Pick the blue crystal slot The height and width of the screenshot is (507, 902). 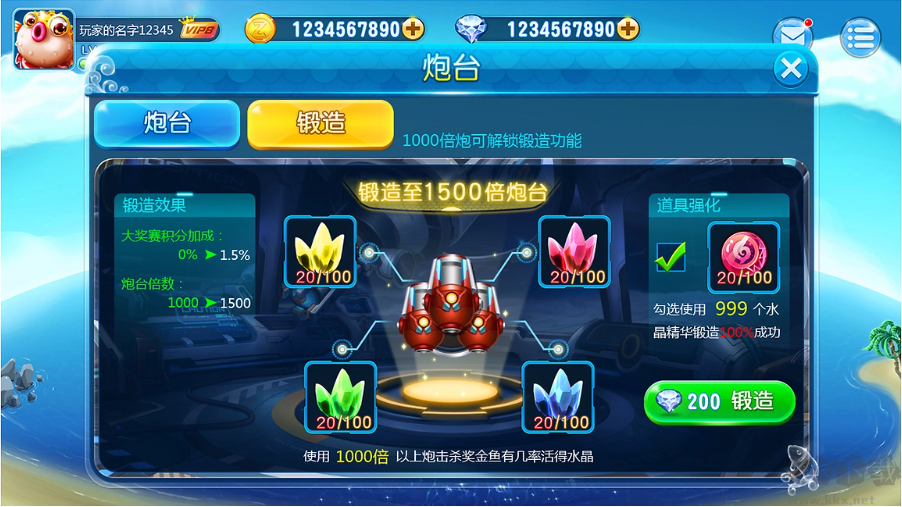(x=558, y=397)
